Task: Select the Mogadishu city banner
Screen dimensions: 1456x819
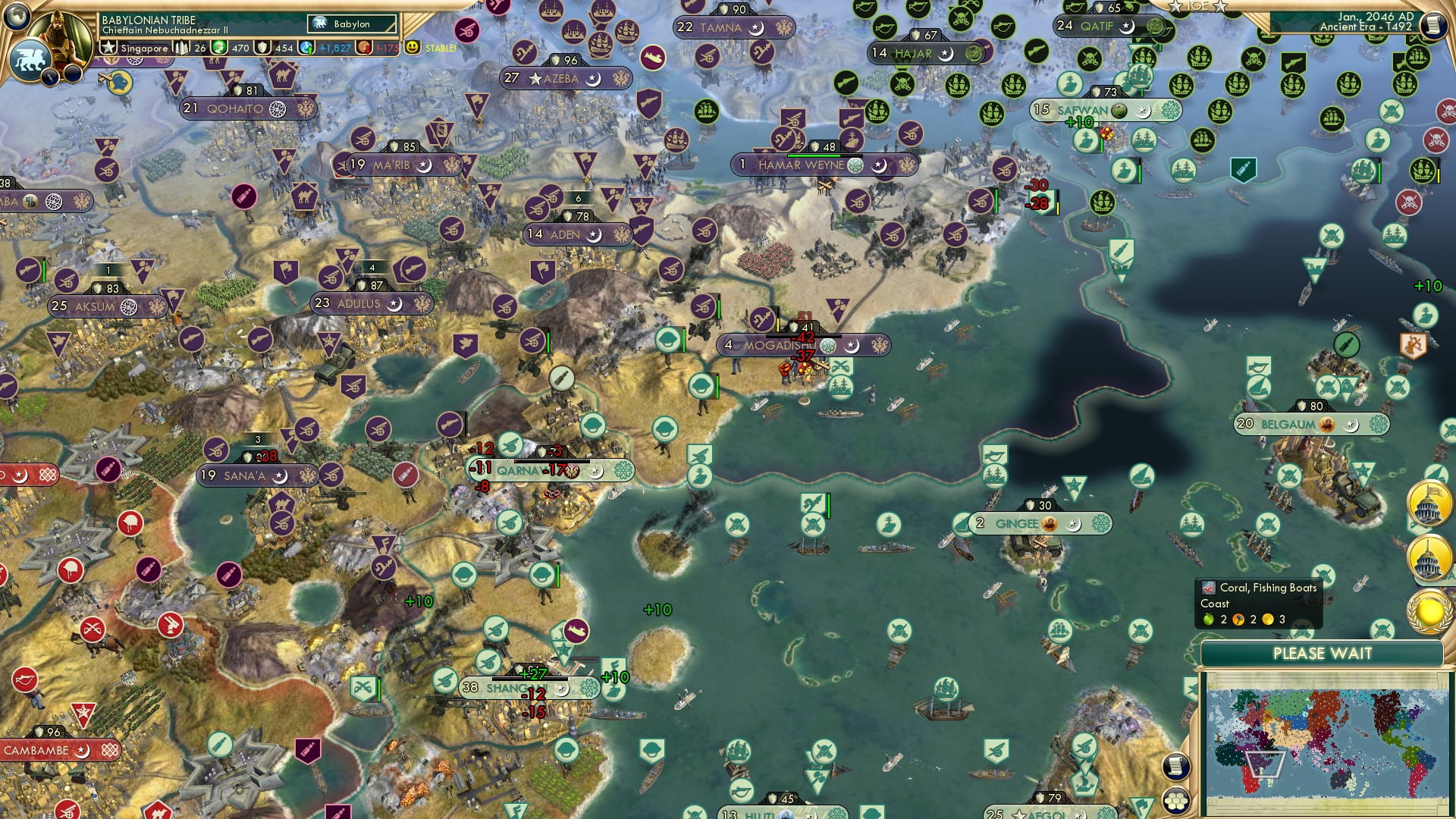Action: pyautogui.click(x=777, y=344)
